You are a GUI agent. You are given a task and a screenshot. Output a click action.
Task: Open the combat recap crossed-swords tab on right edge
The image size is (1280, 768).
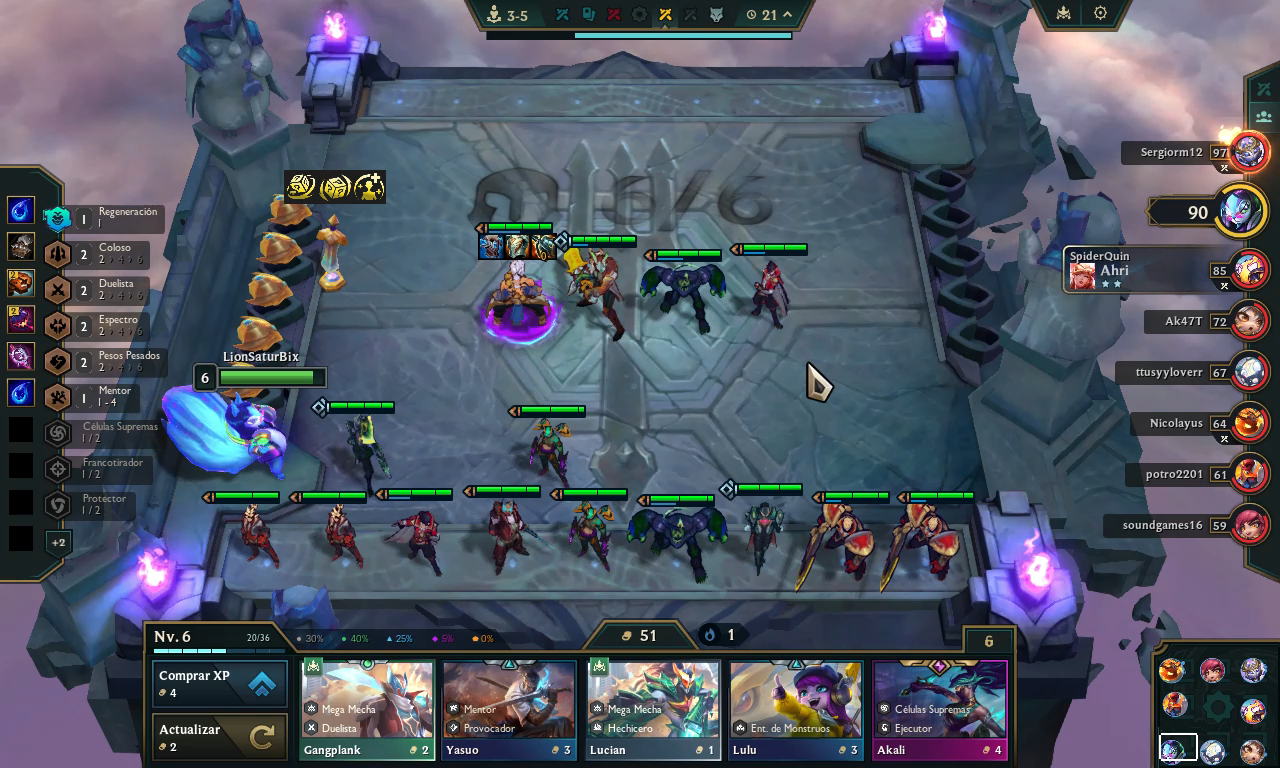[1264, 88]
